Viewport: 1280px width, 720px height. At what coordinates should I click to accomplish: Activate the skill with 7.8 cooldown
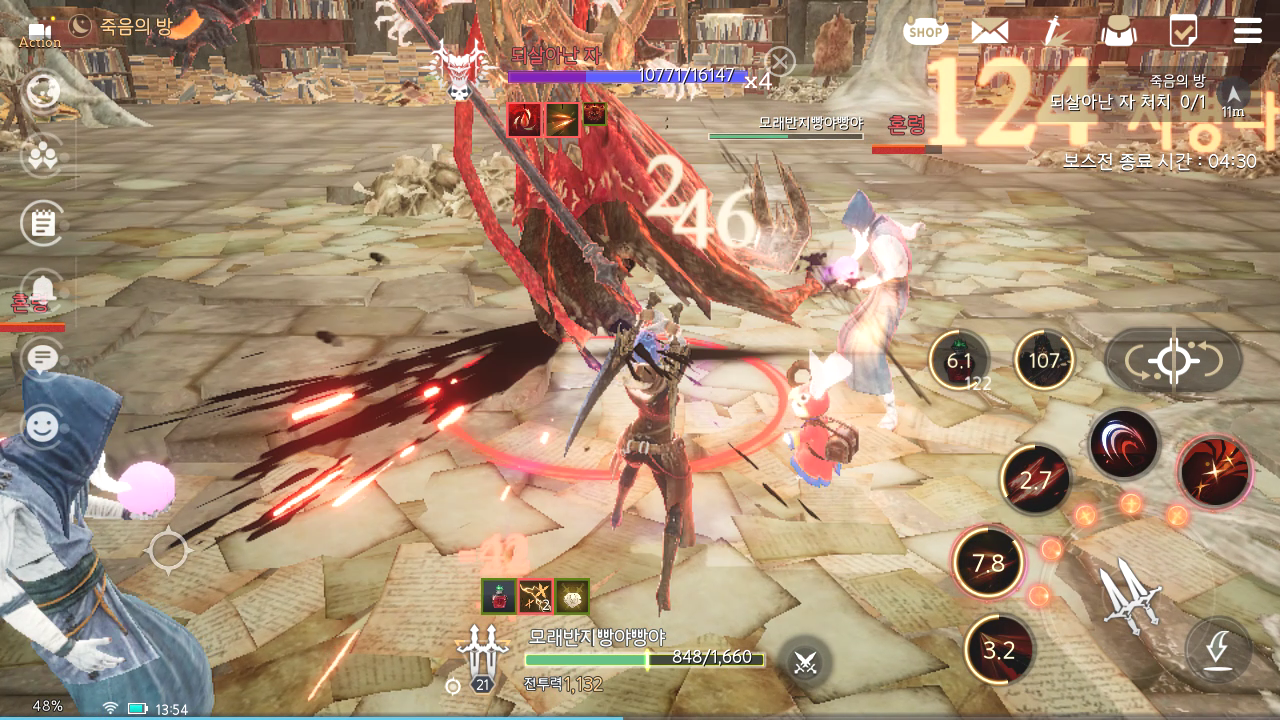pos(988,563)
